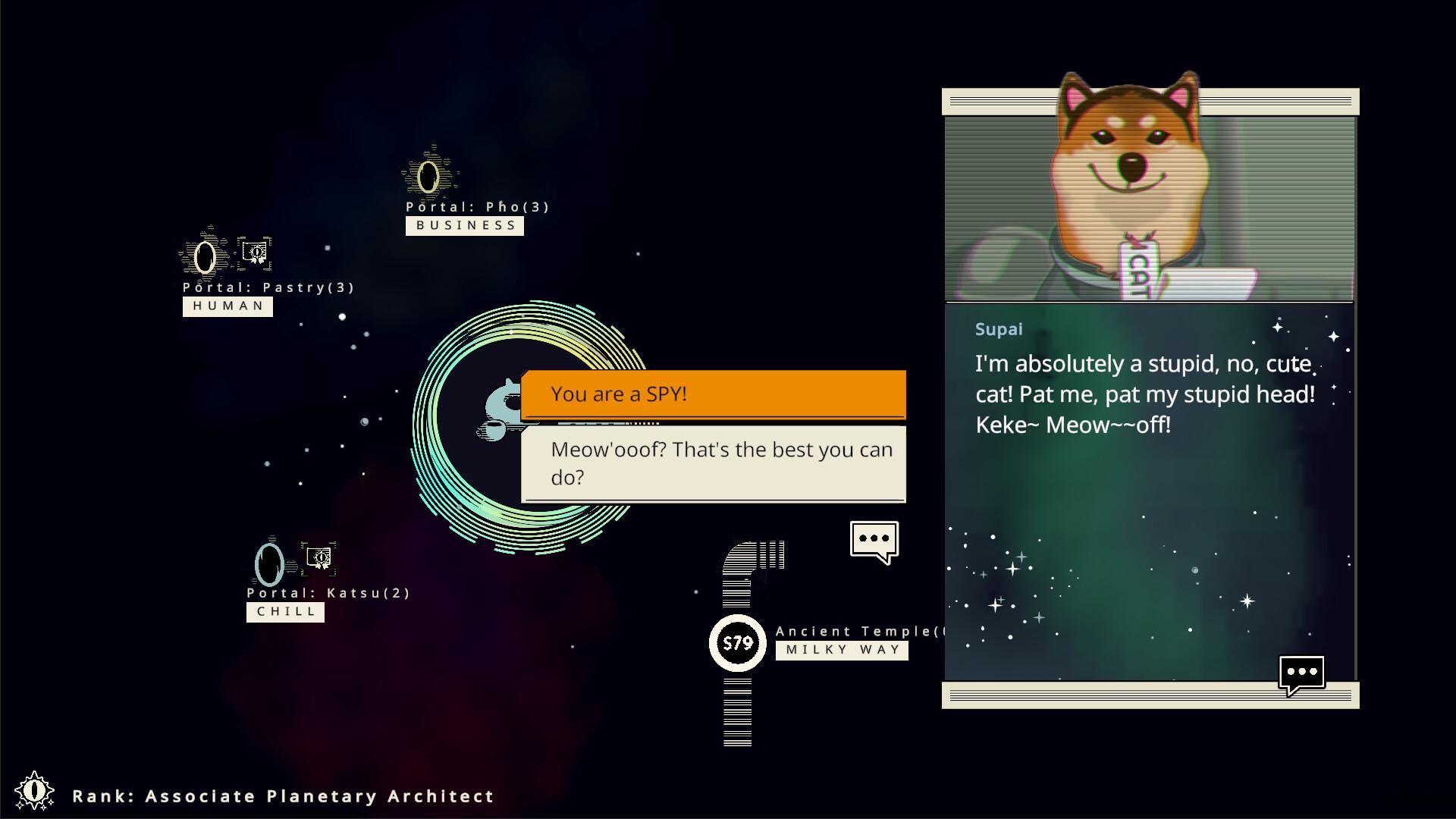
Task: Click the BUSINESS tag under Portal: Pho
Action: (464, 225)
